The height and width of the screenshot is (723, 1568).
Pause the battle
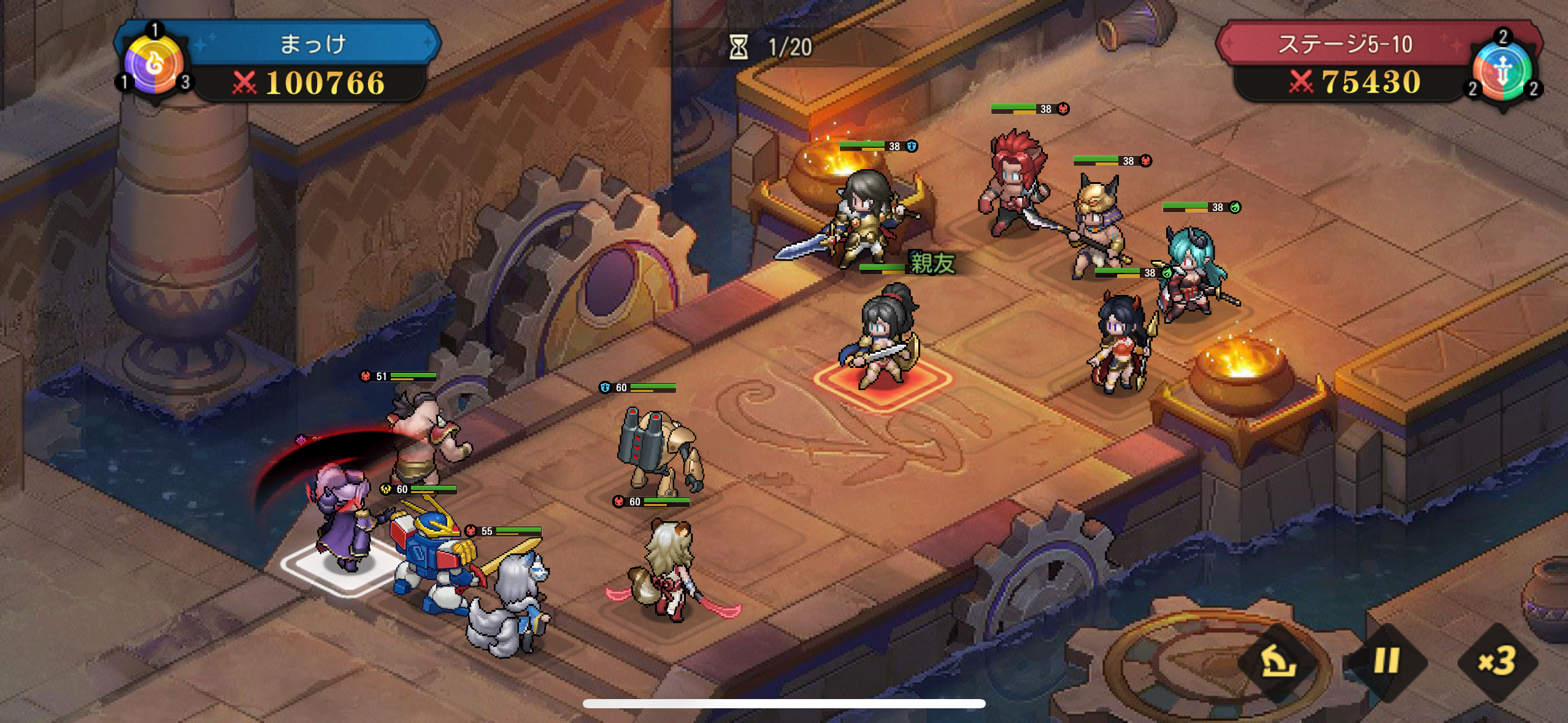click(x=1386, y=662)
